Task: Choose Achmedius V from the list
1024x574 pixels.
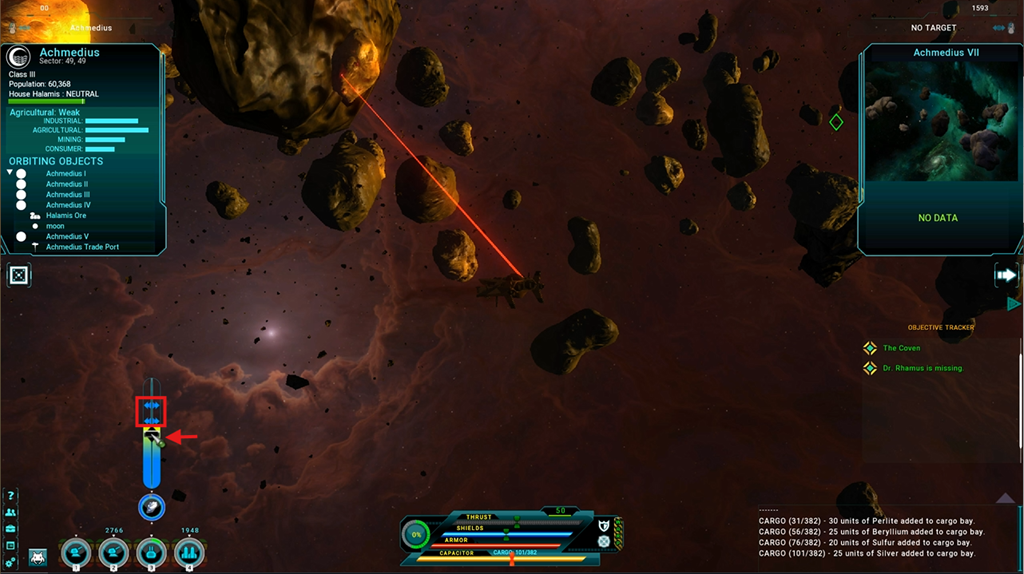Action: point(67,237)
